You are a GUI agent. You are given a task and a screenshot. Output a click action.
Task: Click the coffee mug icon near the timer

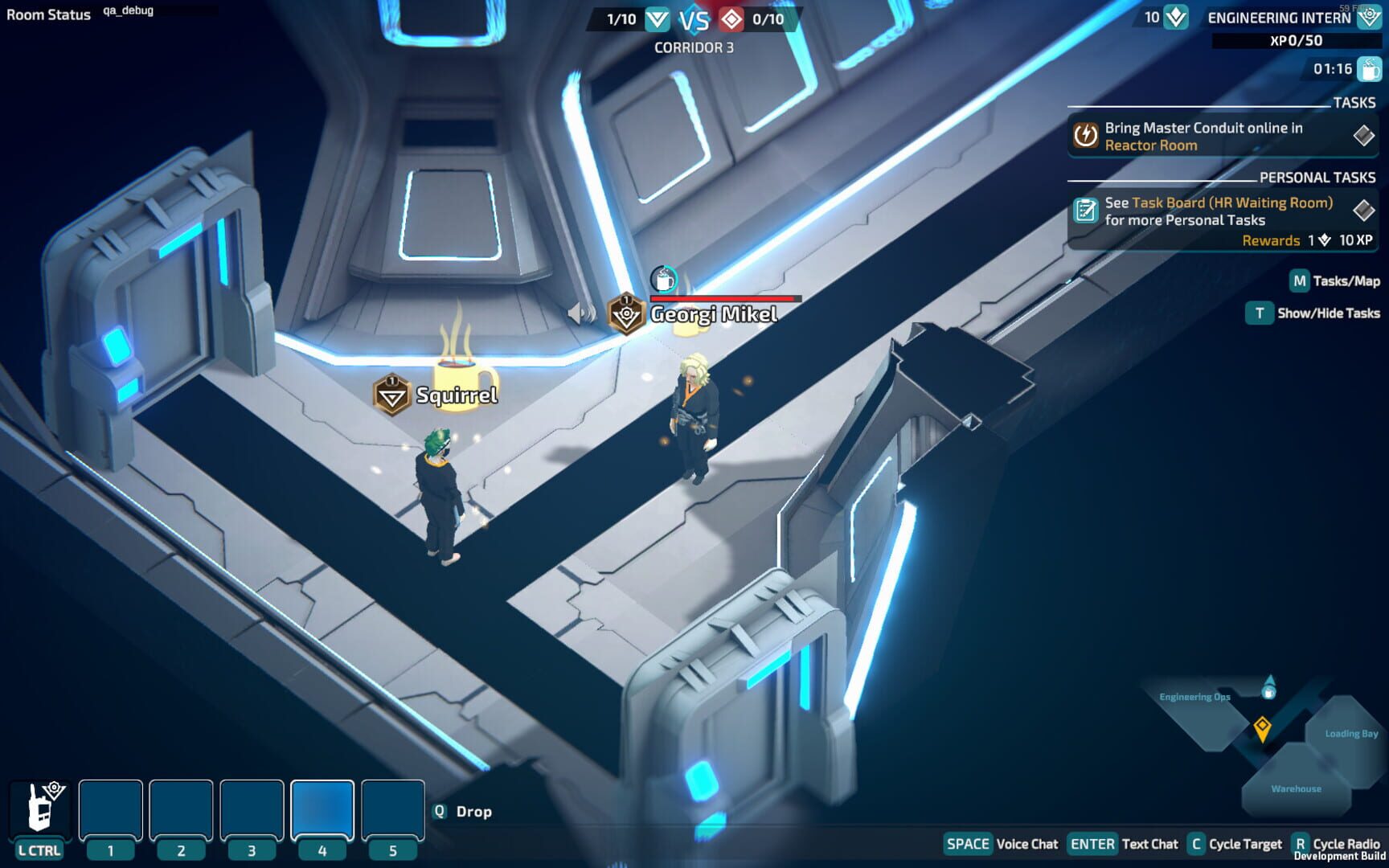[1368, 69]
